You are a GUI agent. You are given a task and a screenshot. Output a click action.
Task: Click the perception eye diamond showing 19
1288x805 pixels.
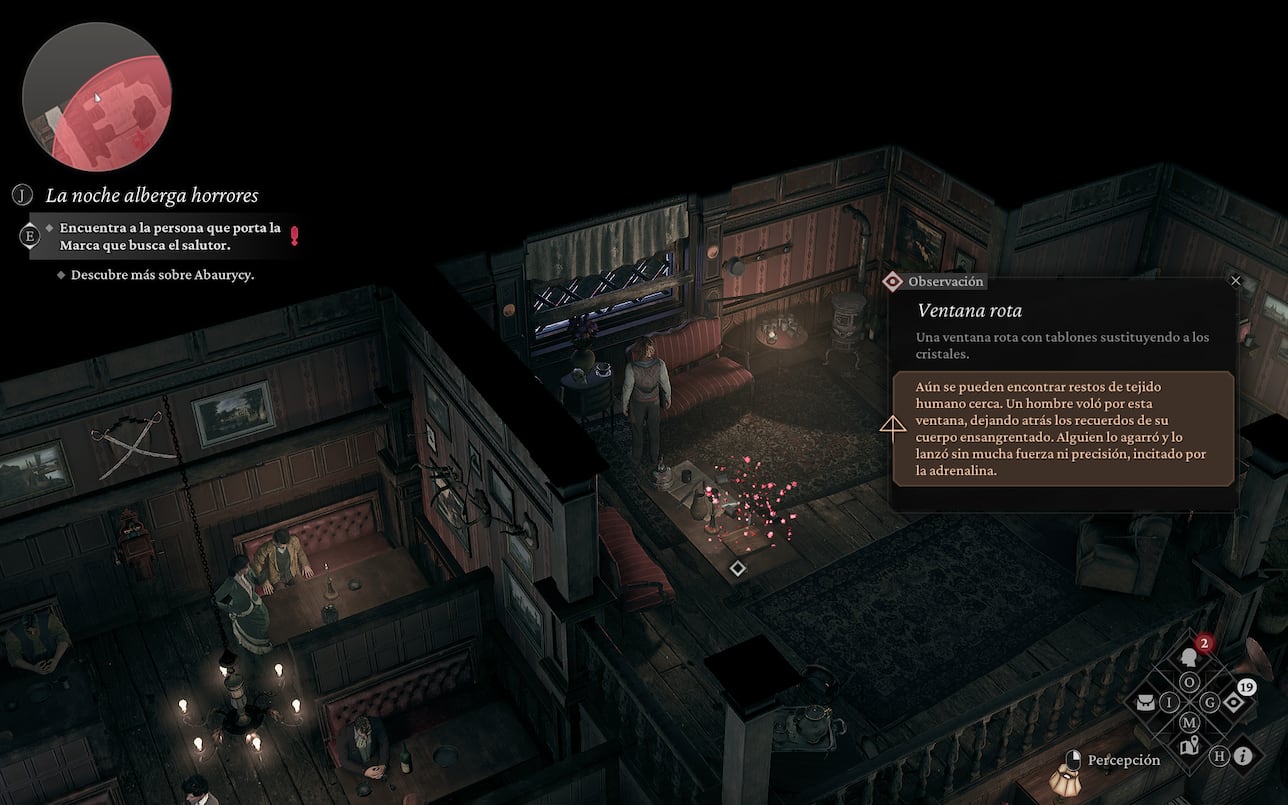[1233, 703]
